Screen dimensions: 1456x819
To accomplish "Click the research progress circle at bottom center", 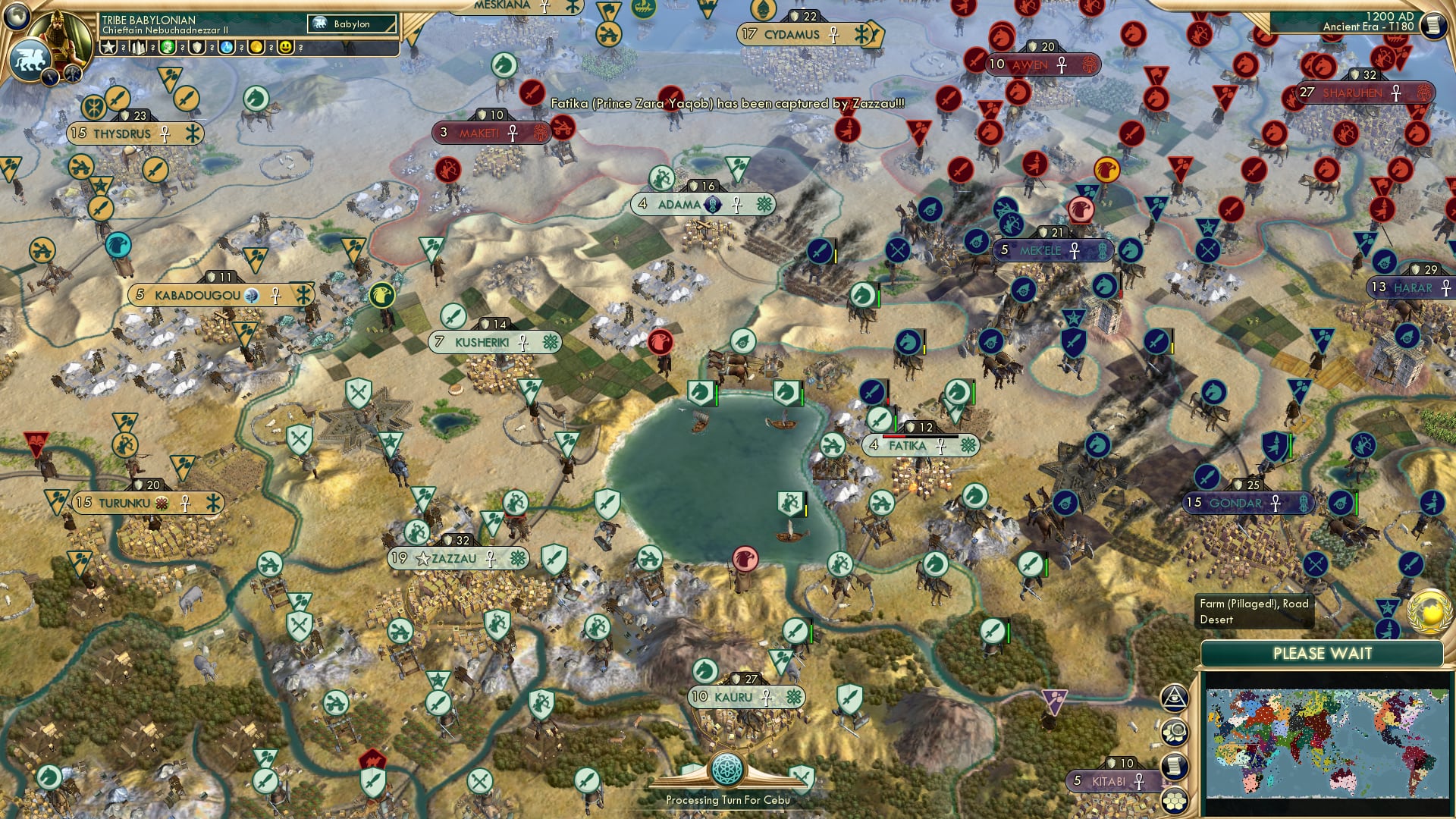I will (726, 767).
